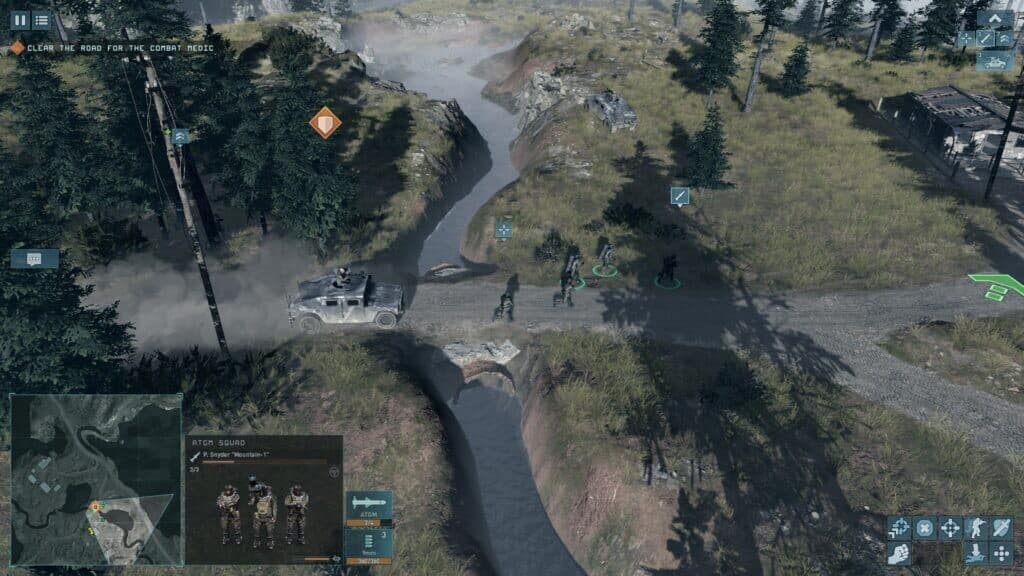Click the tactical minimap
Screen dimensions: 1024x576
[96, 479]
